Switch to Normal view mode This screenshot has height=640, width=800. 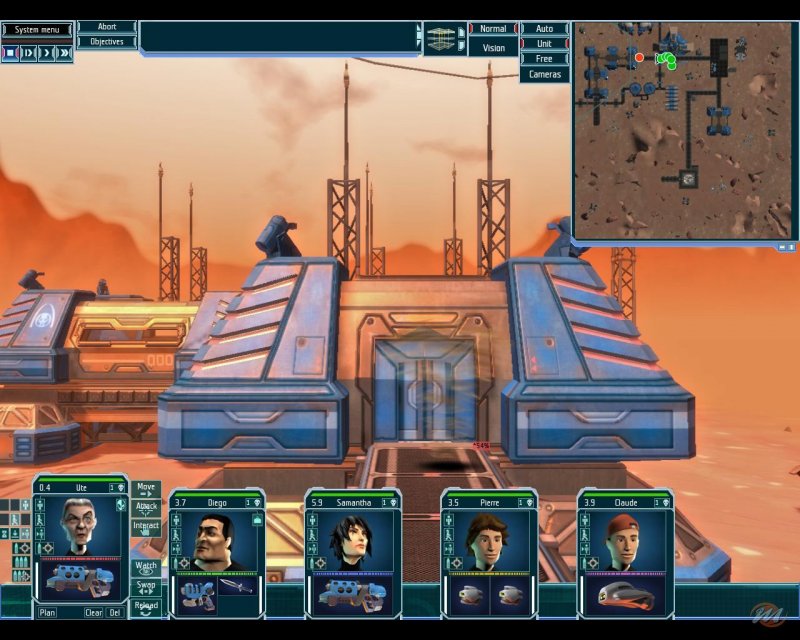click(493, 29)
